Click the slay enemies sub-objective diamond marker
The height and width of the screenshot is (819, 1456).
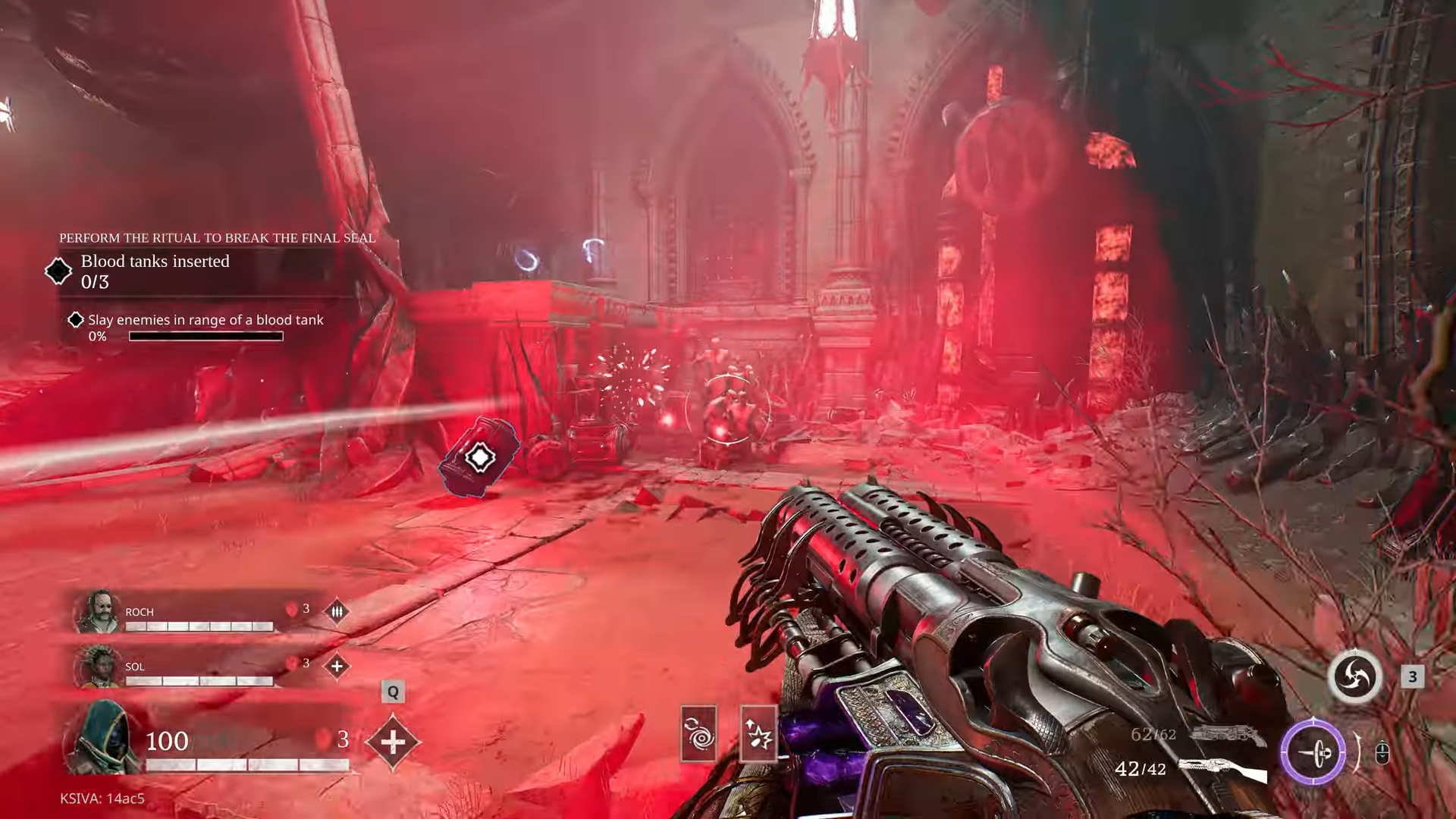click(x=76, y=320)
